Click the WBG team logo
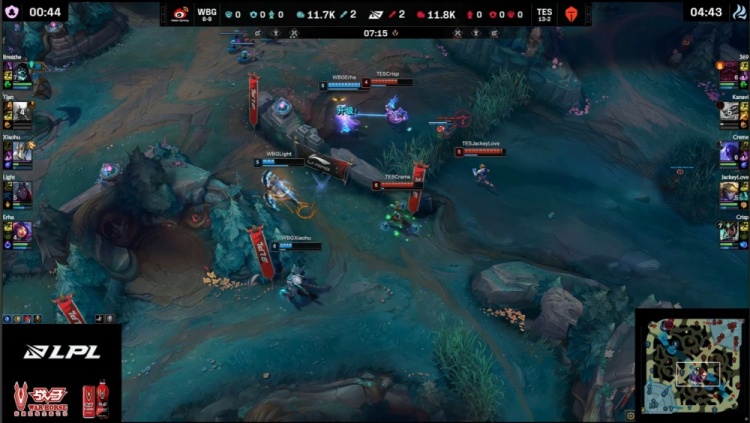This screenshot has width=750, height=423. 179,14
